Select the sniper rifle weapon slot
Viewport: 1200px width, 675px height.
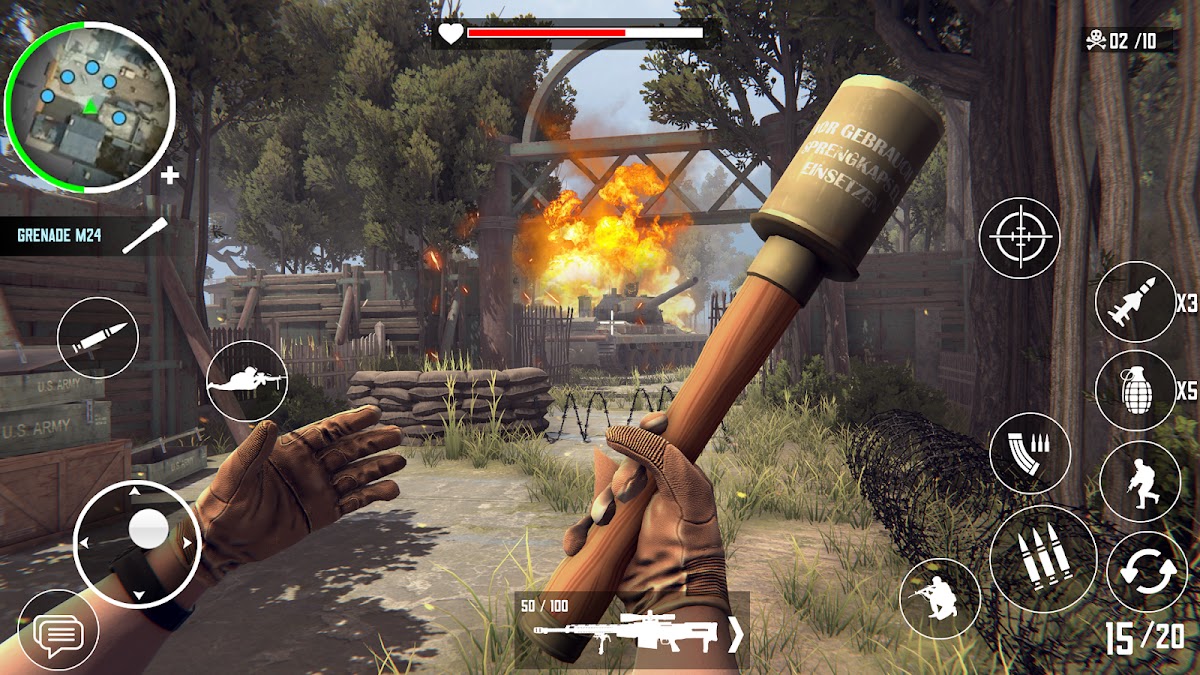(626, 632)
